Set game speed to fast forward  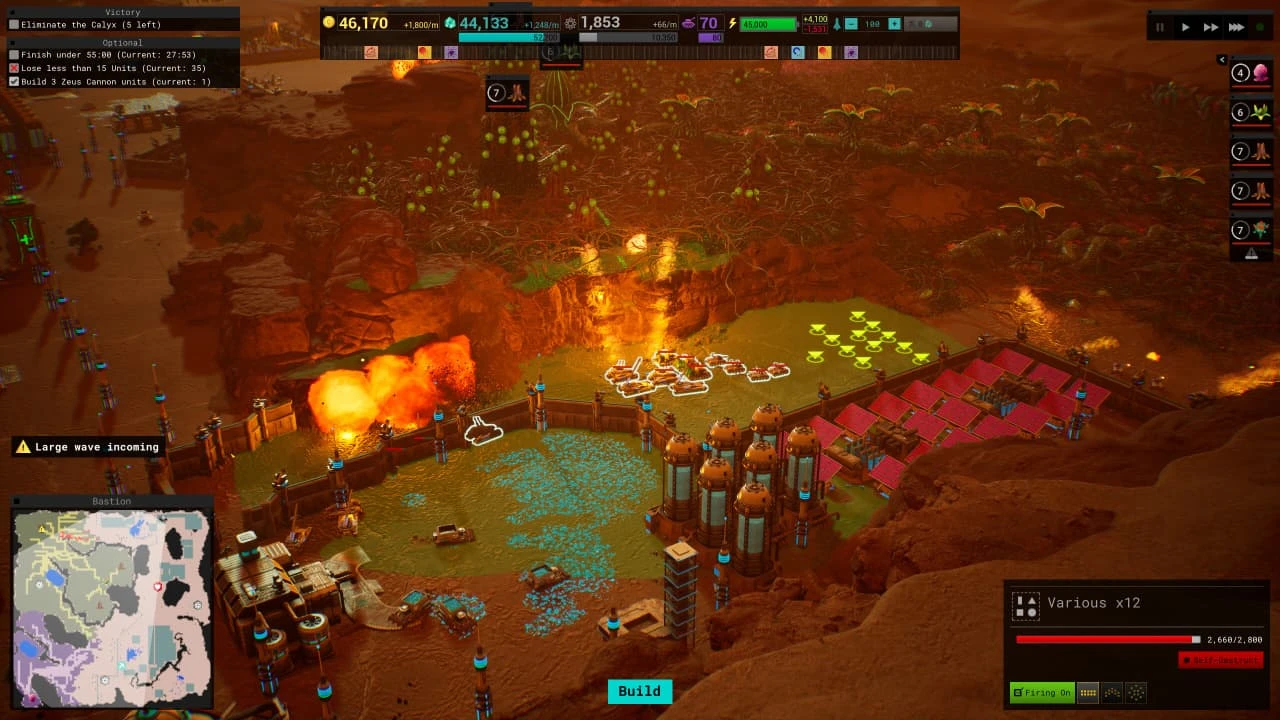[x=1211, y=27]
